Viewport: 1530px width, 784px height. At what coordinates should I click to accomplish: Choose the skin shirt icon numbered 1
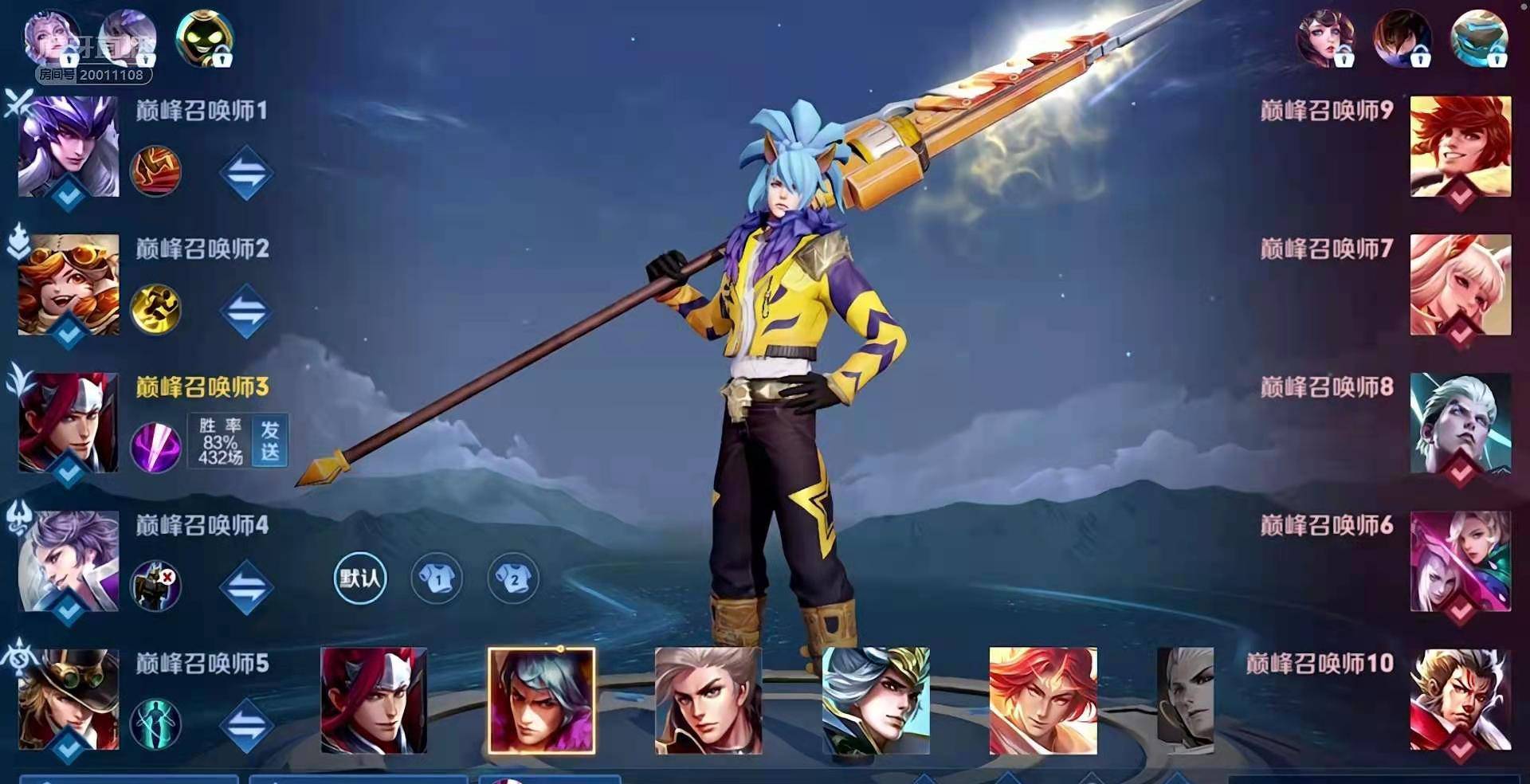coord(437,578)
